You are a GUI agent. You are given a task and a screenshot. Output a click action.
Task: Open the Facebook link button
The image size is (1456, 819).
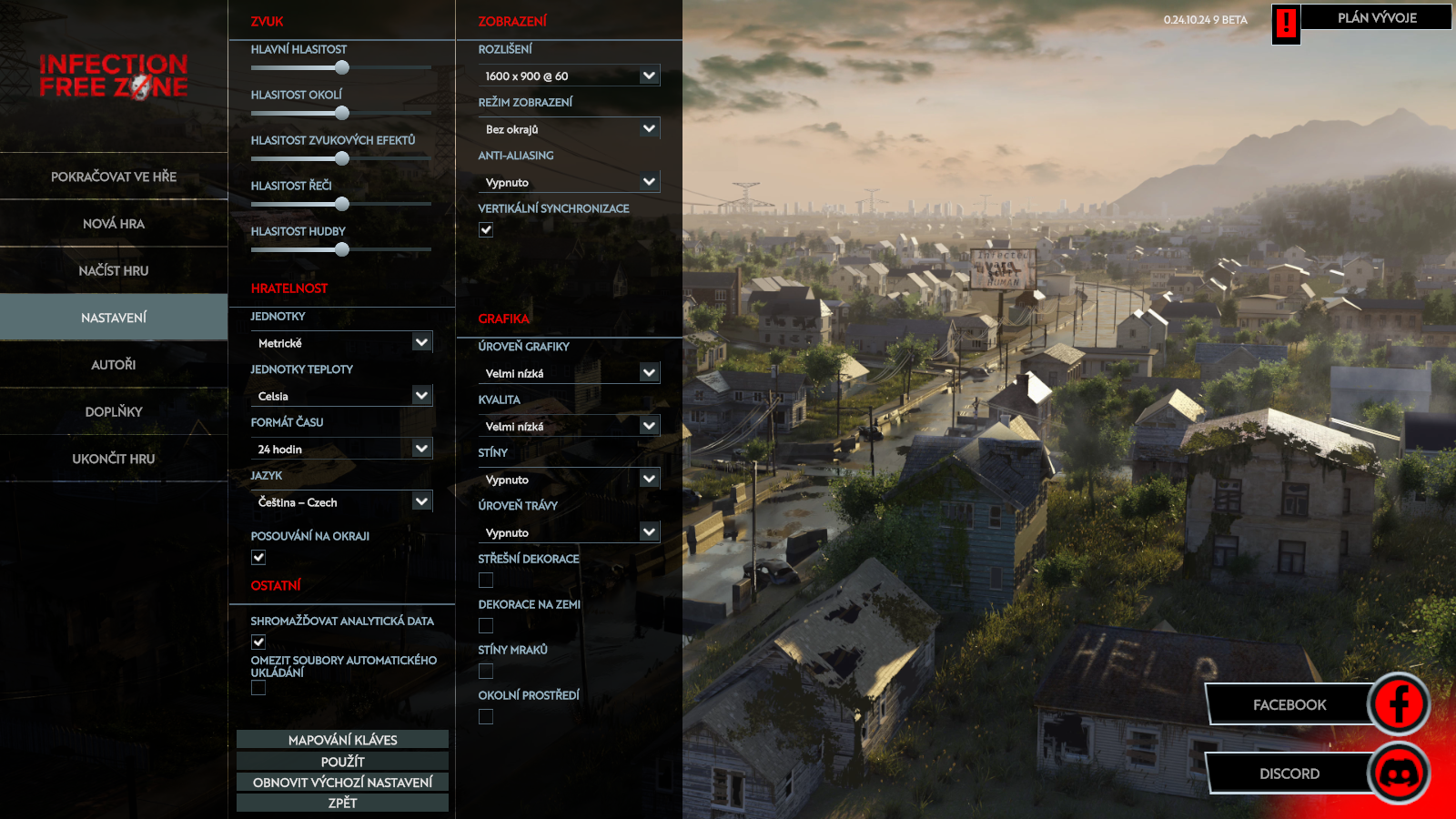pyautogui.click(x=1289, y=705)
